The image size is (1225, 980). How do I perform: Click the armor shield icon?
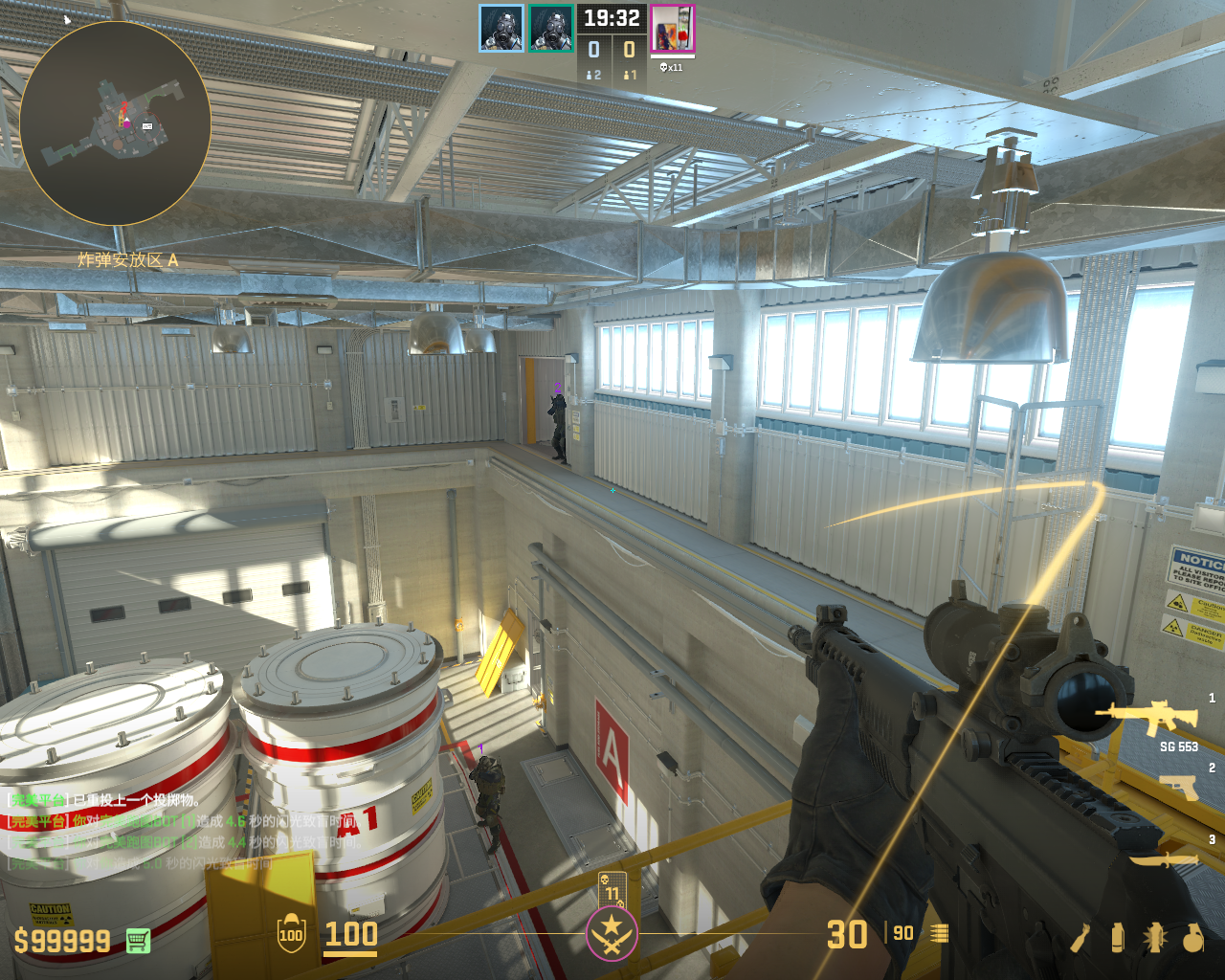click(x=291, y=934)
